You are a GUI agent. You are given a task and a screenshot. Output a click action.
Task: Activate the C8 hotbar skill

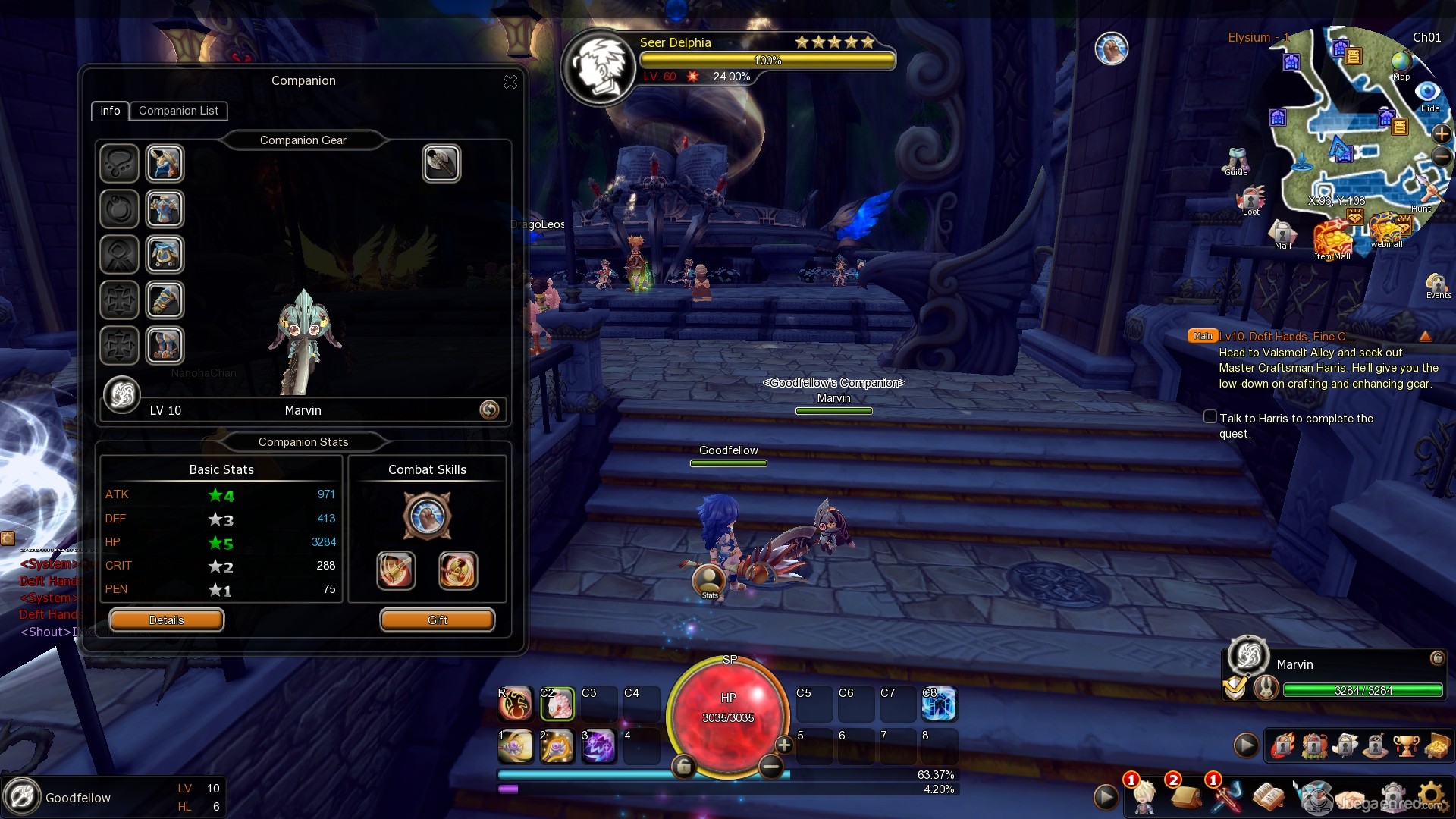(939, 704)
